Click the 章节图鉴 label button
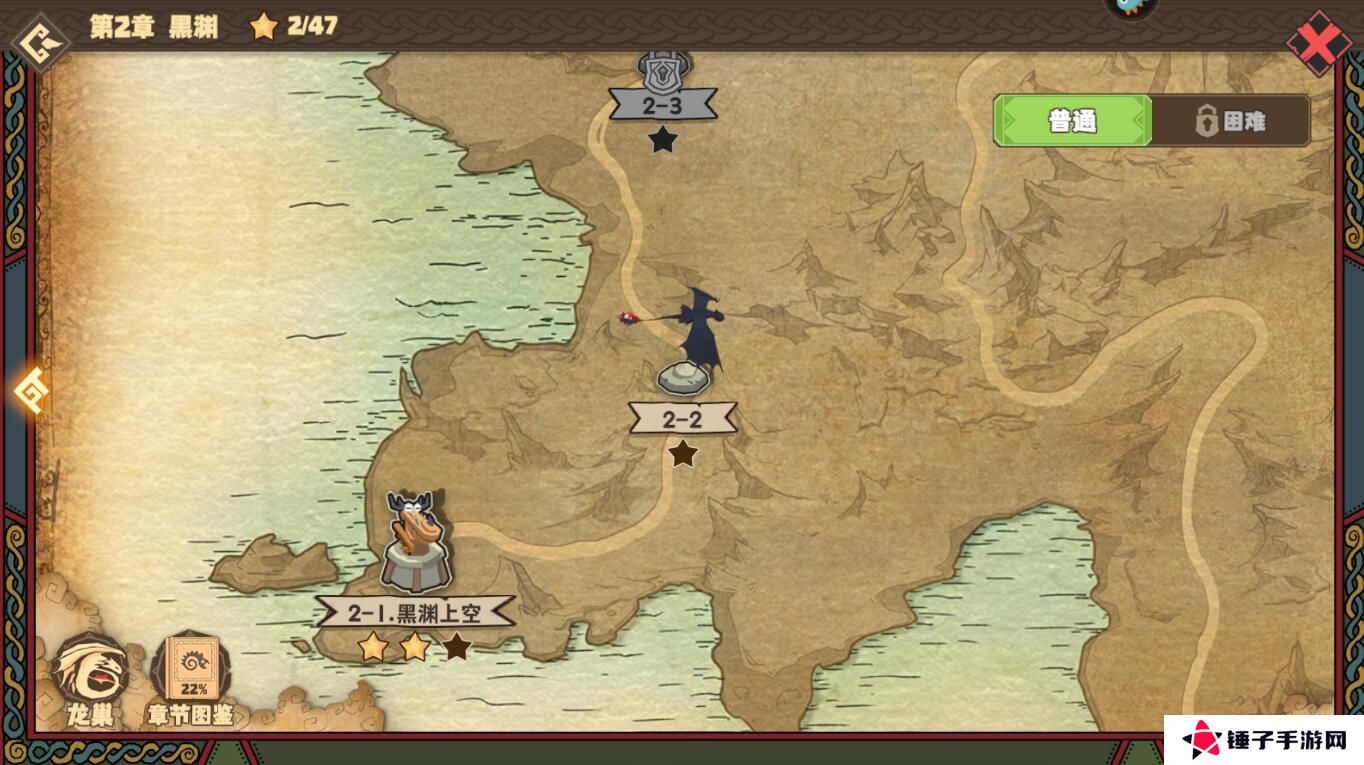This screenshot has width=1364, height=765. (193, 714)
